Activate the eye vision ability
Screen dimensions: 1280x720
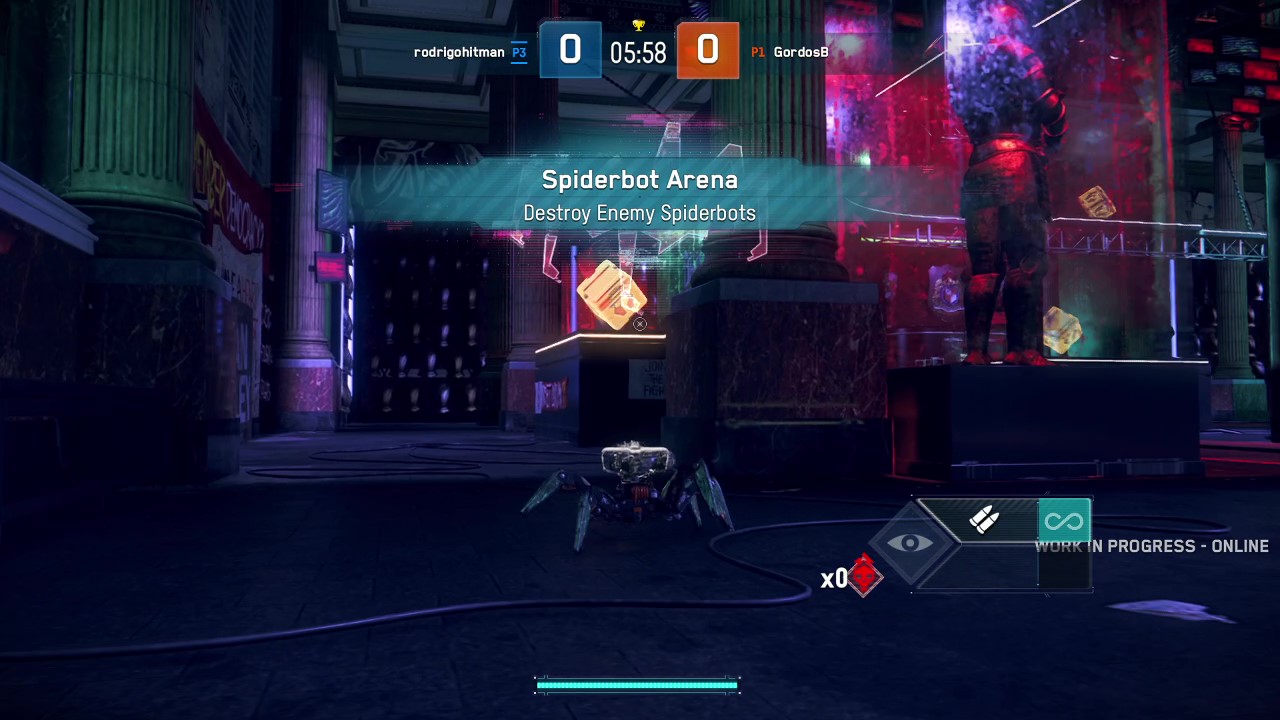point(909,543)
